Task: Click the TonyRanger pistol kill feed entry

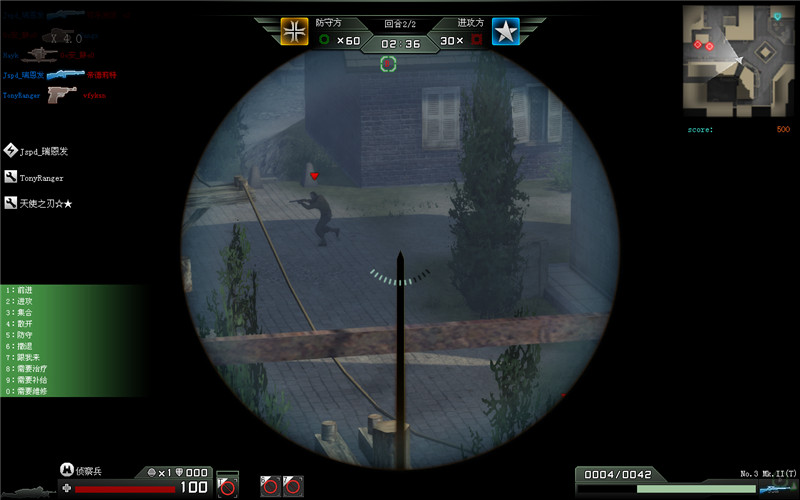Action: pos(62,95)
